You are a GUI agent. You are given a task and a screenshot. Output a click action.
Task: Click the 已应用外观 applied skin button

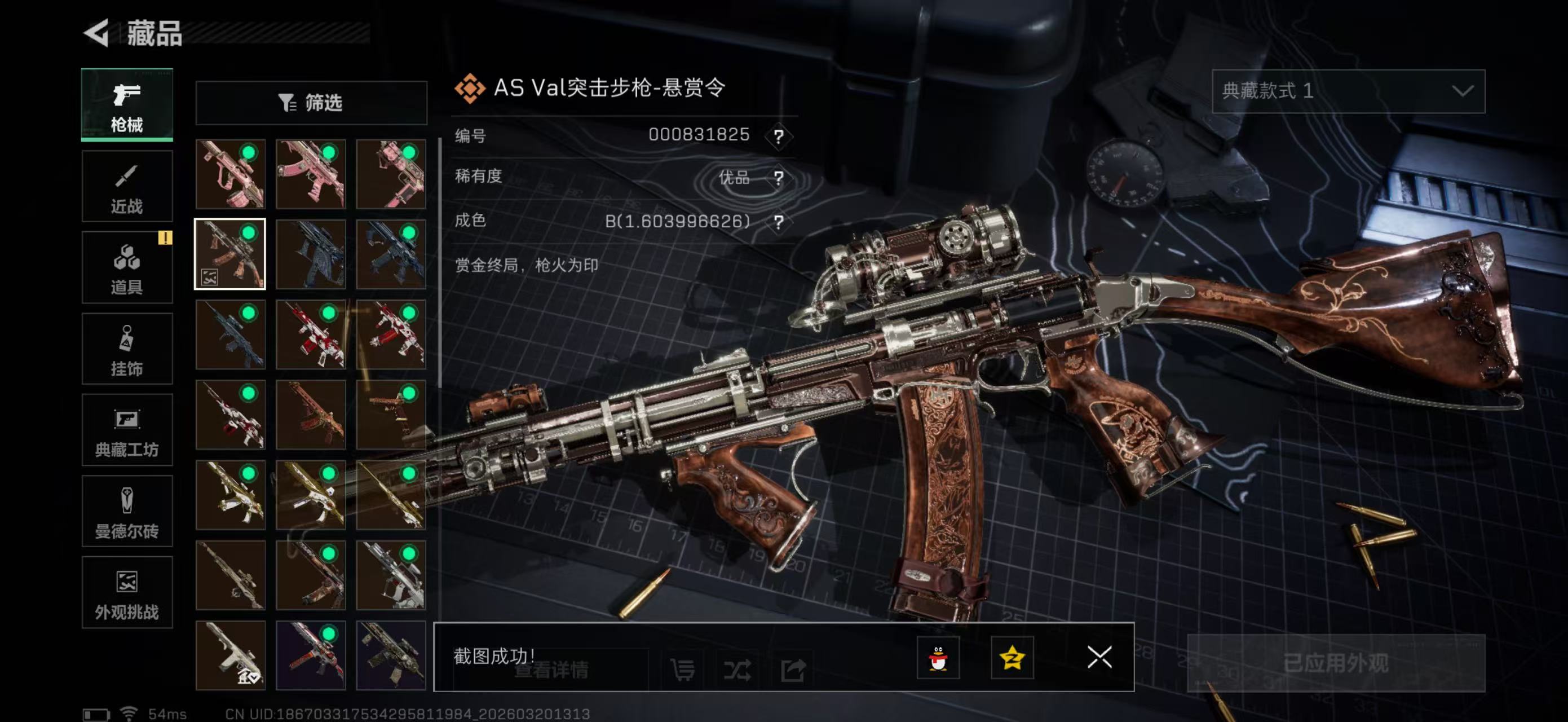(1336, 663)
